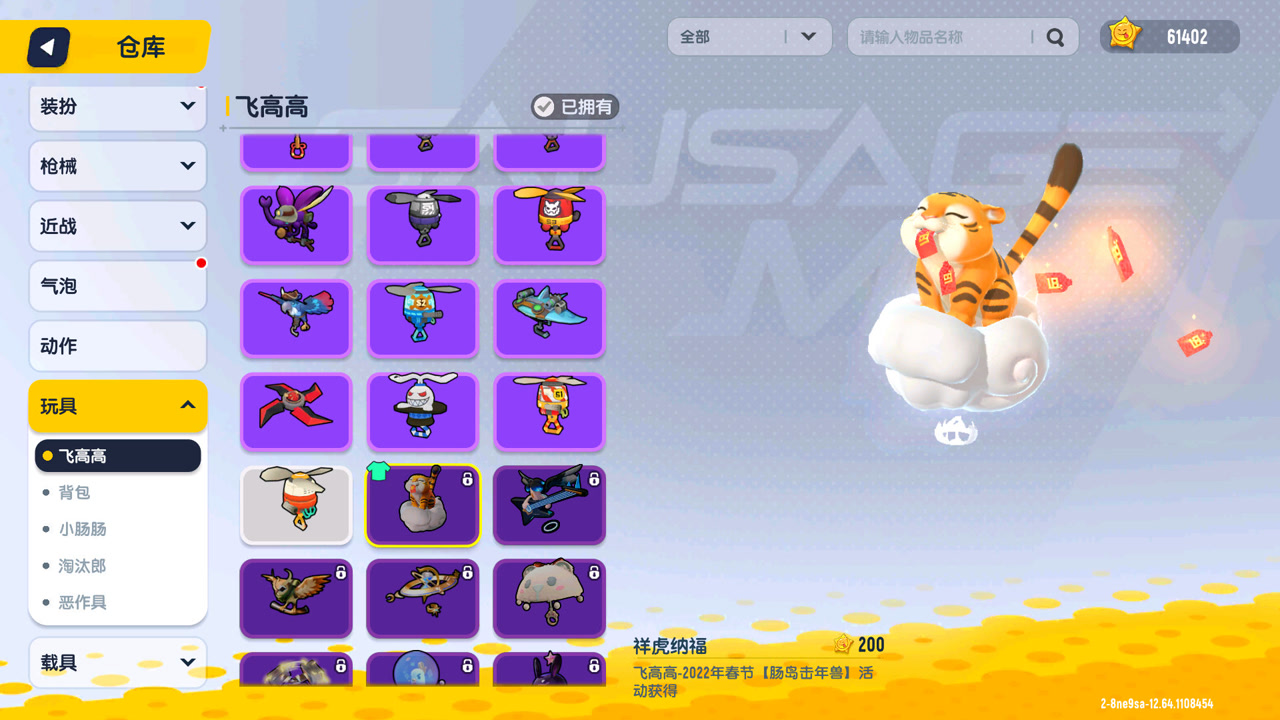
Task: Expand the 装扮 category
Action: tap(118, 106)
